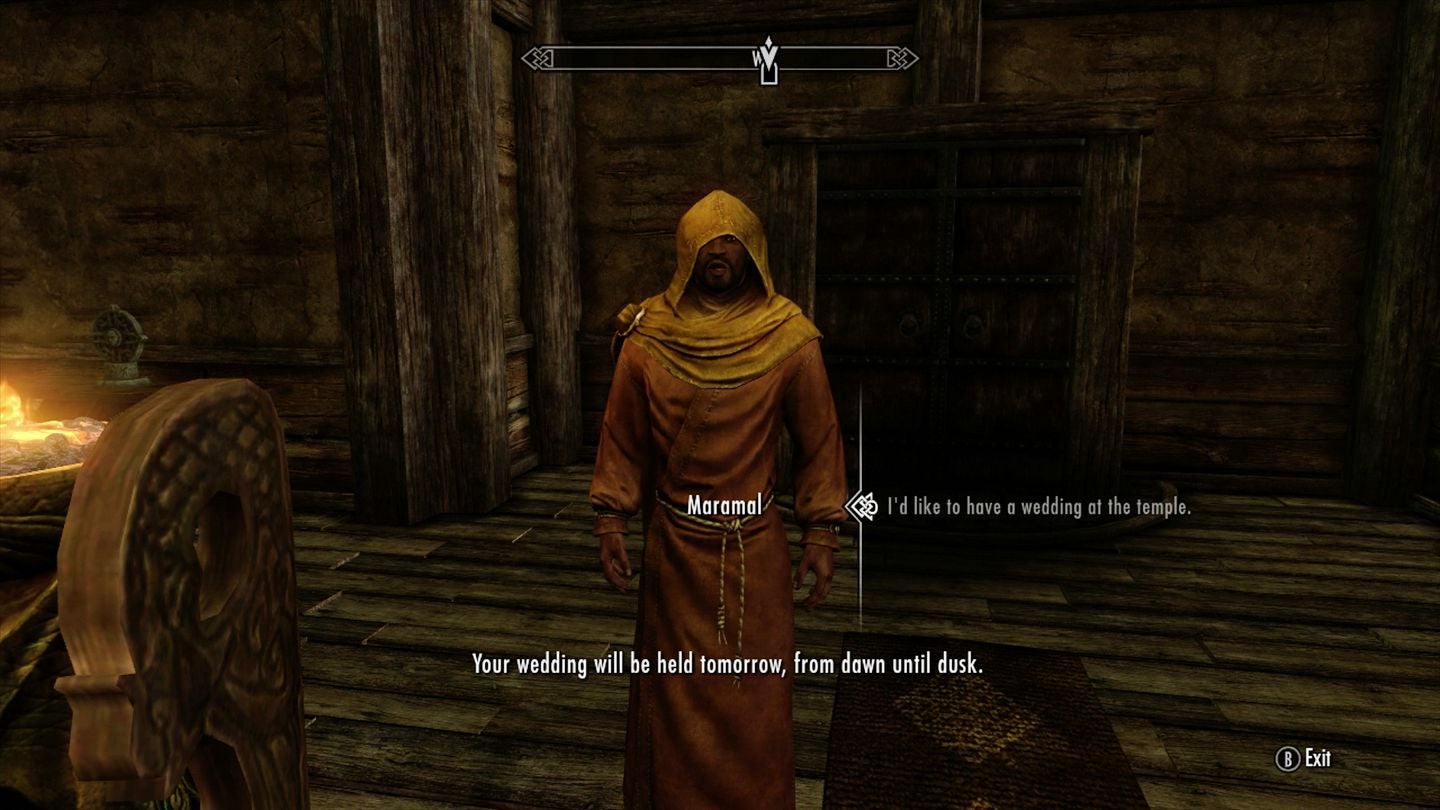Click the left knotwork arrow of the compass bar
The height and width of the screenshot is (810, 1440).
536,57
